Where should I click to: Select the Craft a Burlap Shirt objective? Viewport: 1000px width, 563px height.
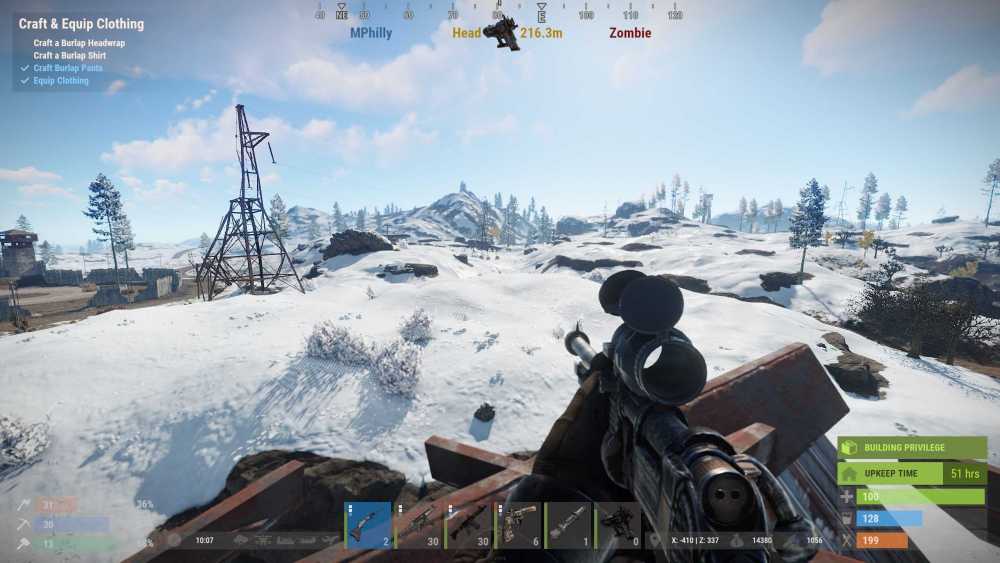(70, 56)
